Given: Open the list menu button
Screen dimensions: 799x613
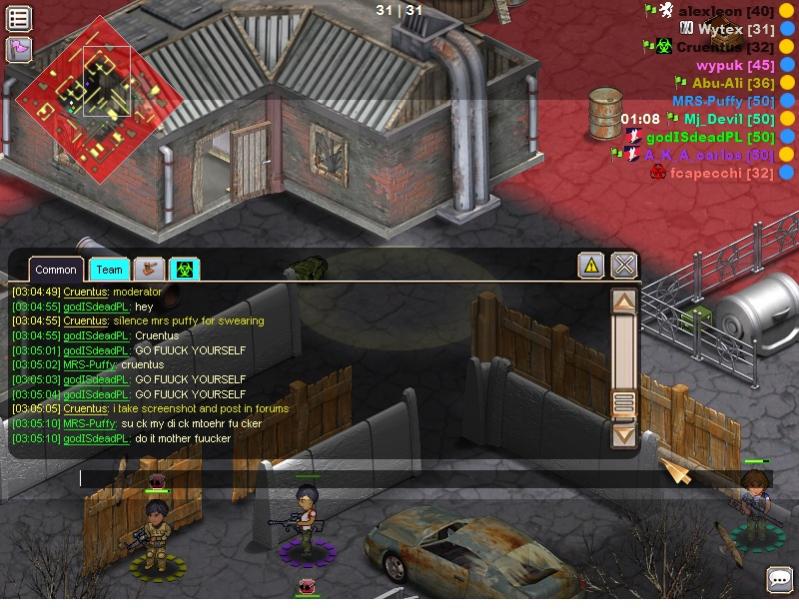Looking at the screenshot, I should tap(19, 18).
